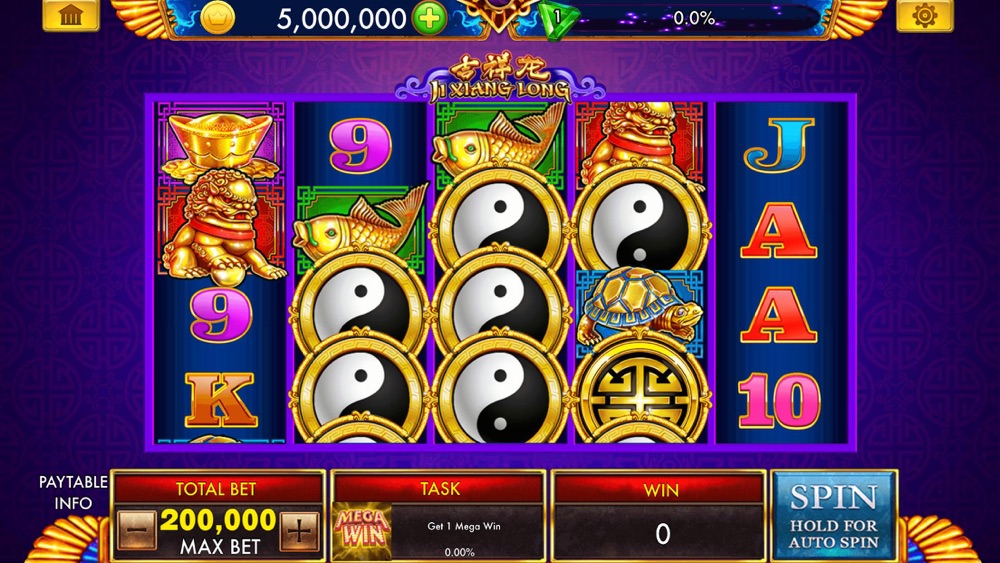Open the Paytable Info
This screenshot has height=563, width=1000.
pos(73,492)
